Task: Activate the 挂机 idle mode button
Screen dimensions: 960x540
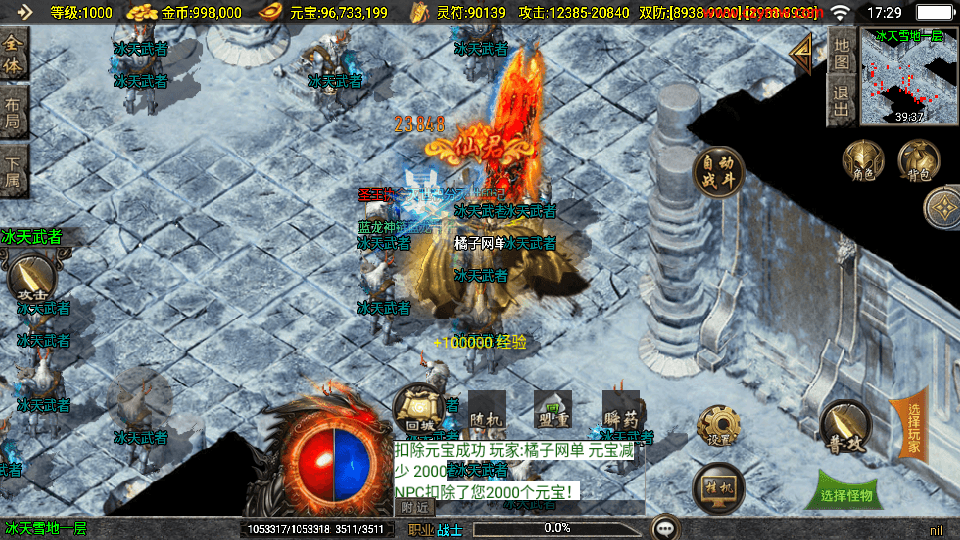Action: (718, 487)
